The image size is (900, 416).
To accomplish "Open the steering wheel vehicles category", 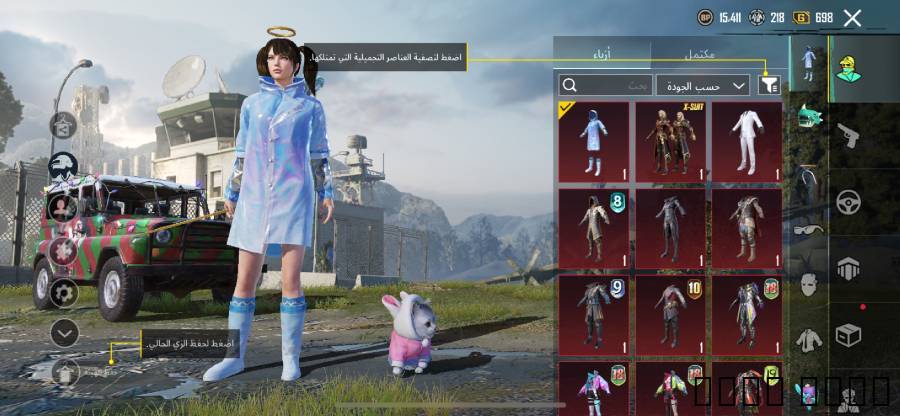I will pos(849,202).
